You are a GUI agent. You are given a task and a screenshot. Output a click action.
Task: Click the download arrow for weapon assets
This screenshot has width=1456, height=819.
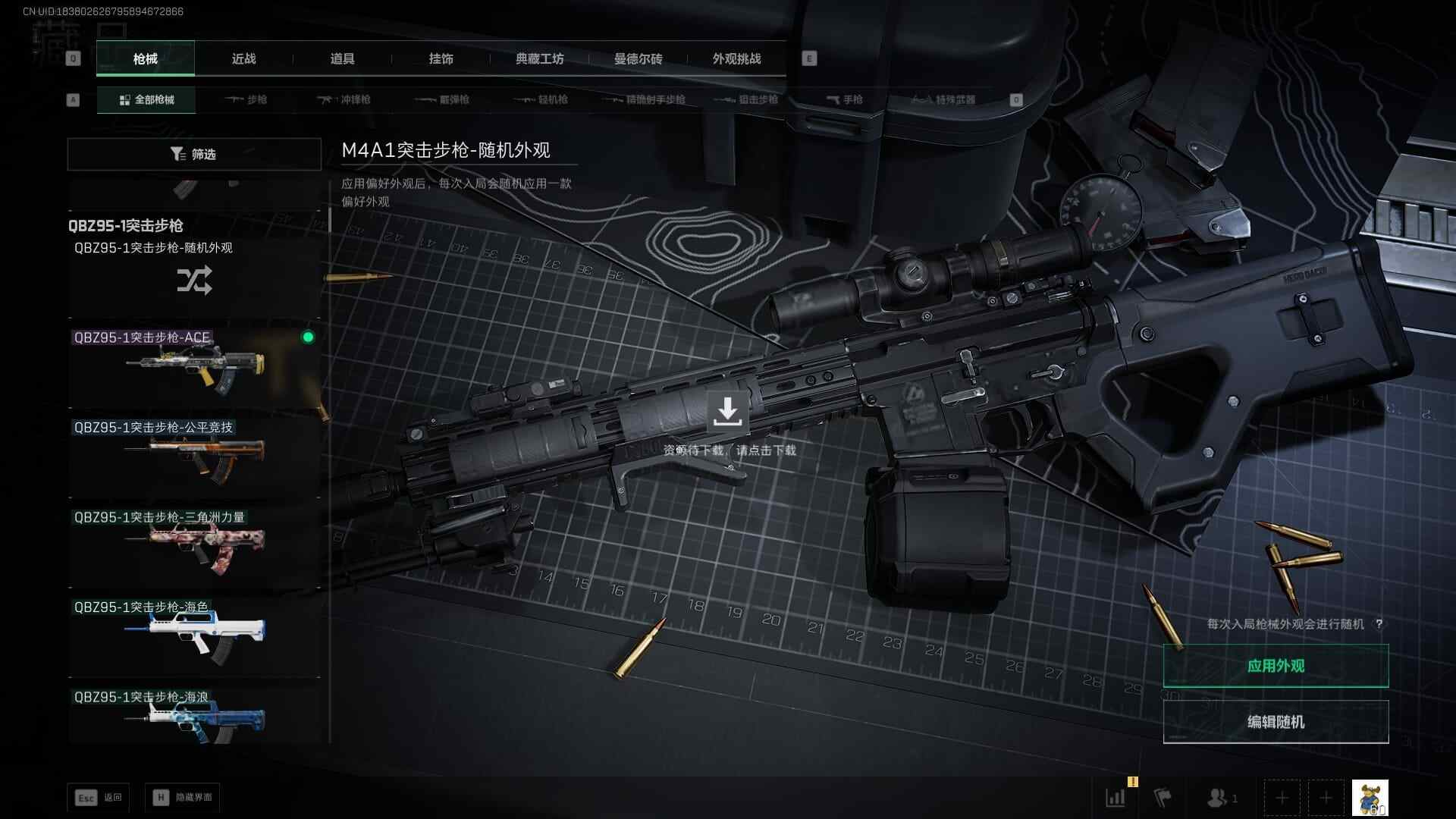(727, 411)
